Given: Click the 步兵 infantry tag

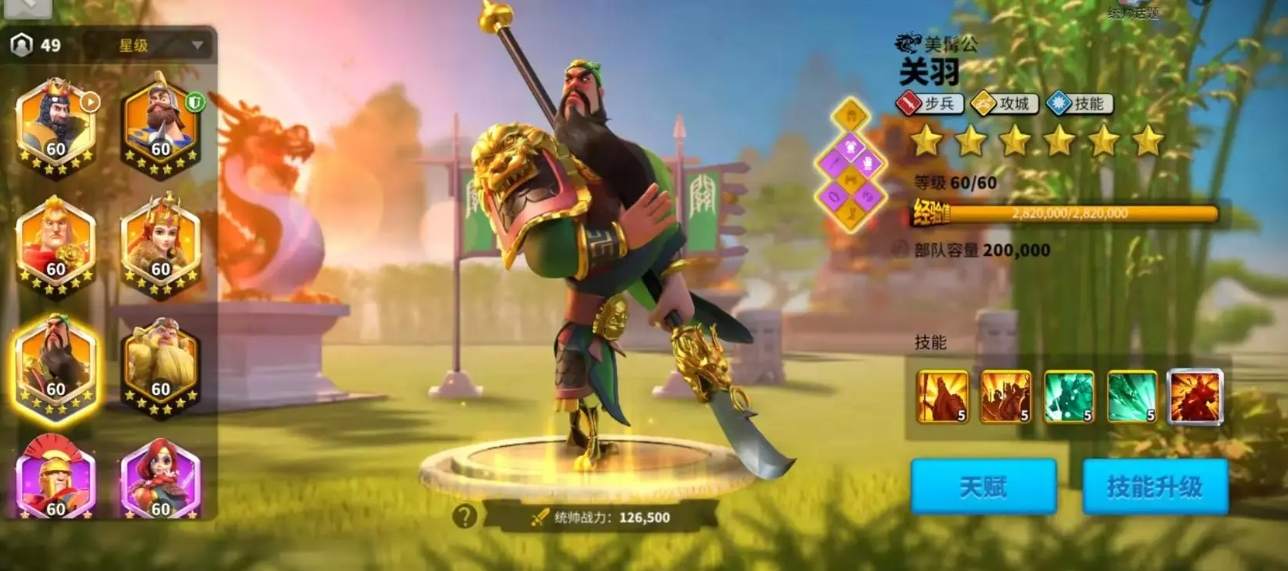Looking at the screenshot, I should point(930,103).
